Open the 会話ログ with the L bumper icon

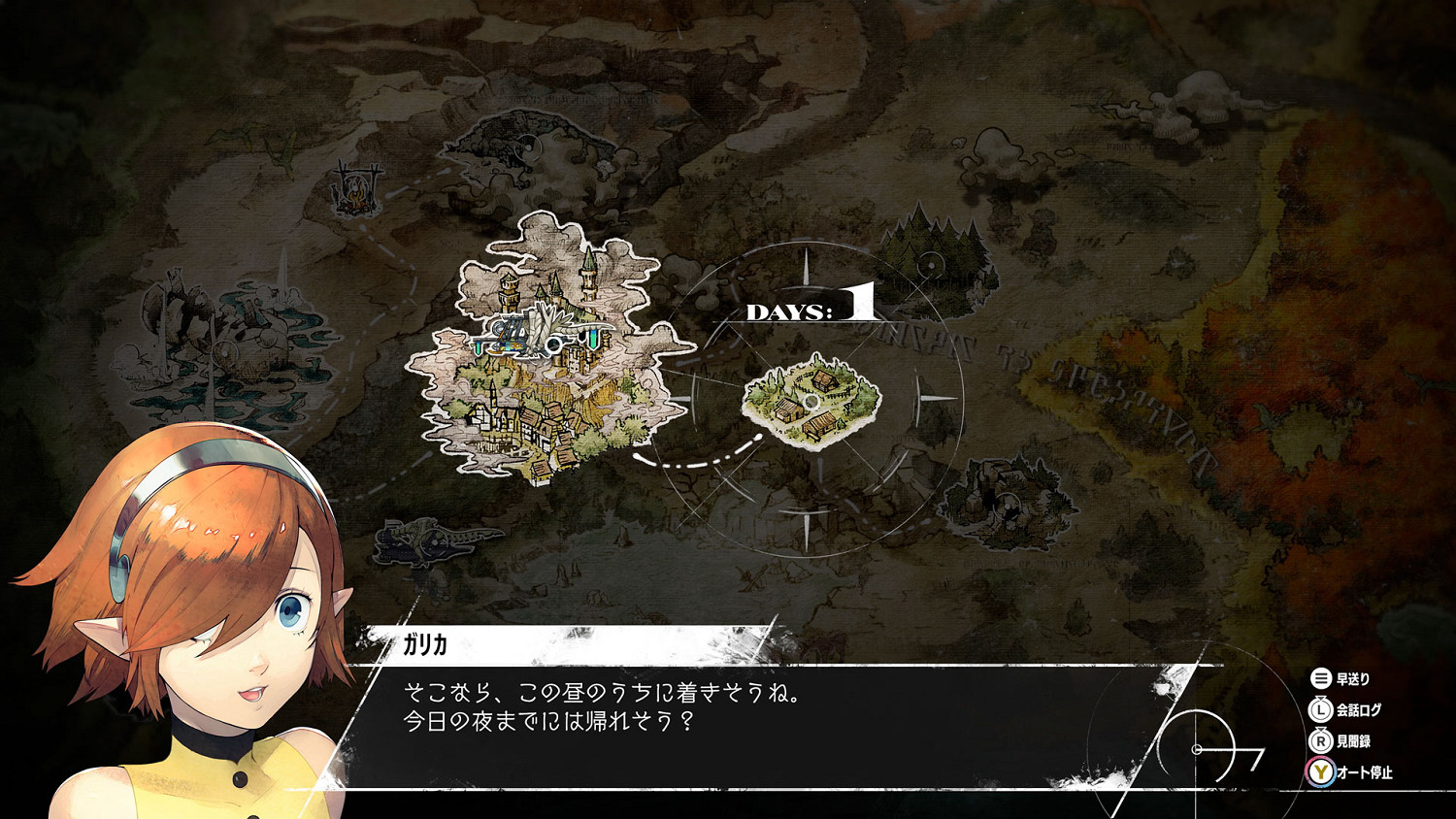click(1321, 709)
